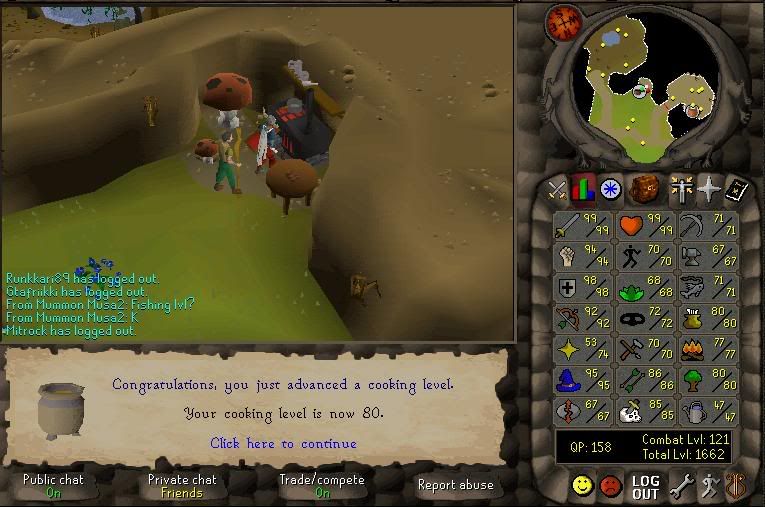Image resolution: width=765 pixels, height=507 pixels.
Task: Switch to the prayer star tab
Action: coord(708,188)
